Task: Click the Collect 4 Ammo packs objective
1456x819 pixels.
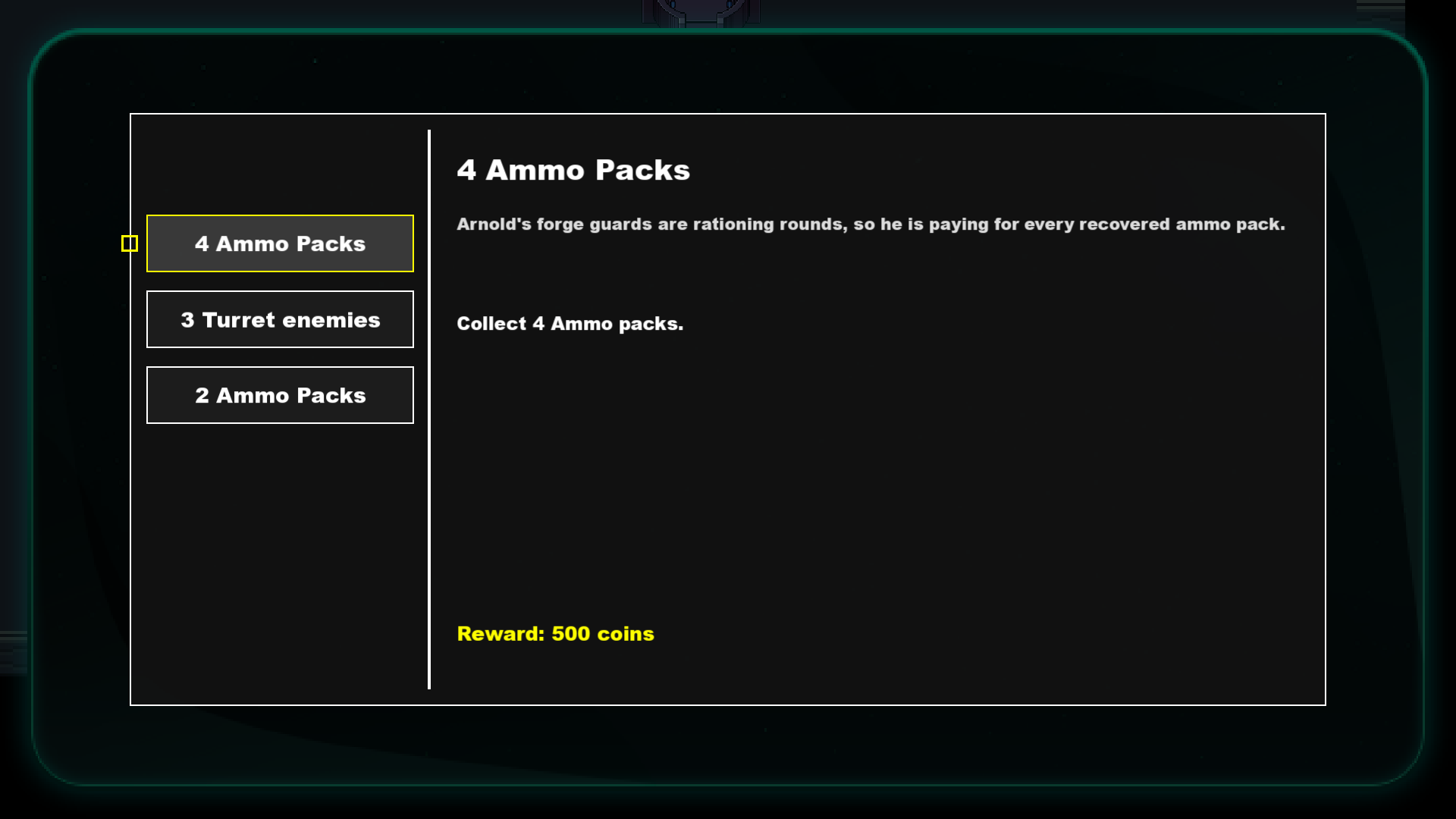Action: 570,323
